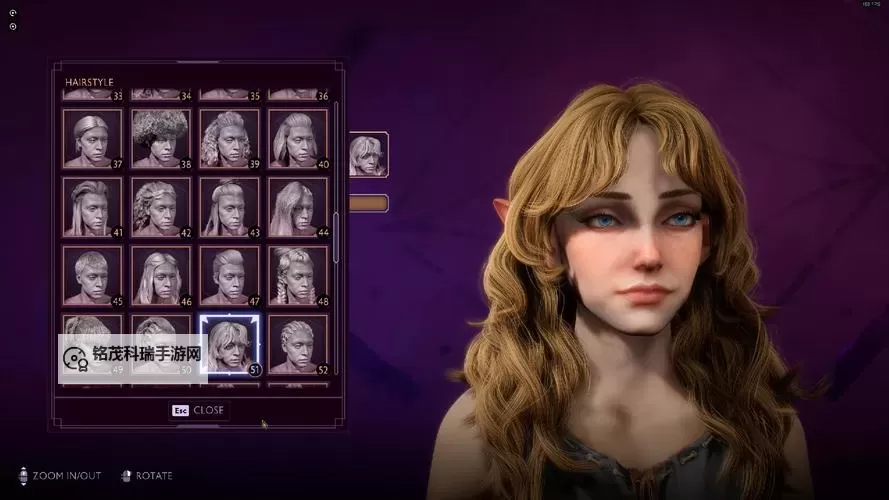This screenshot has width=889, height=500.
Task: Select hairstyle number 40
Action: [298, 138]
